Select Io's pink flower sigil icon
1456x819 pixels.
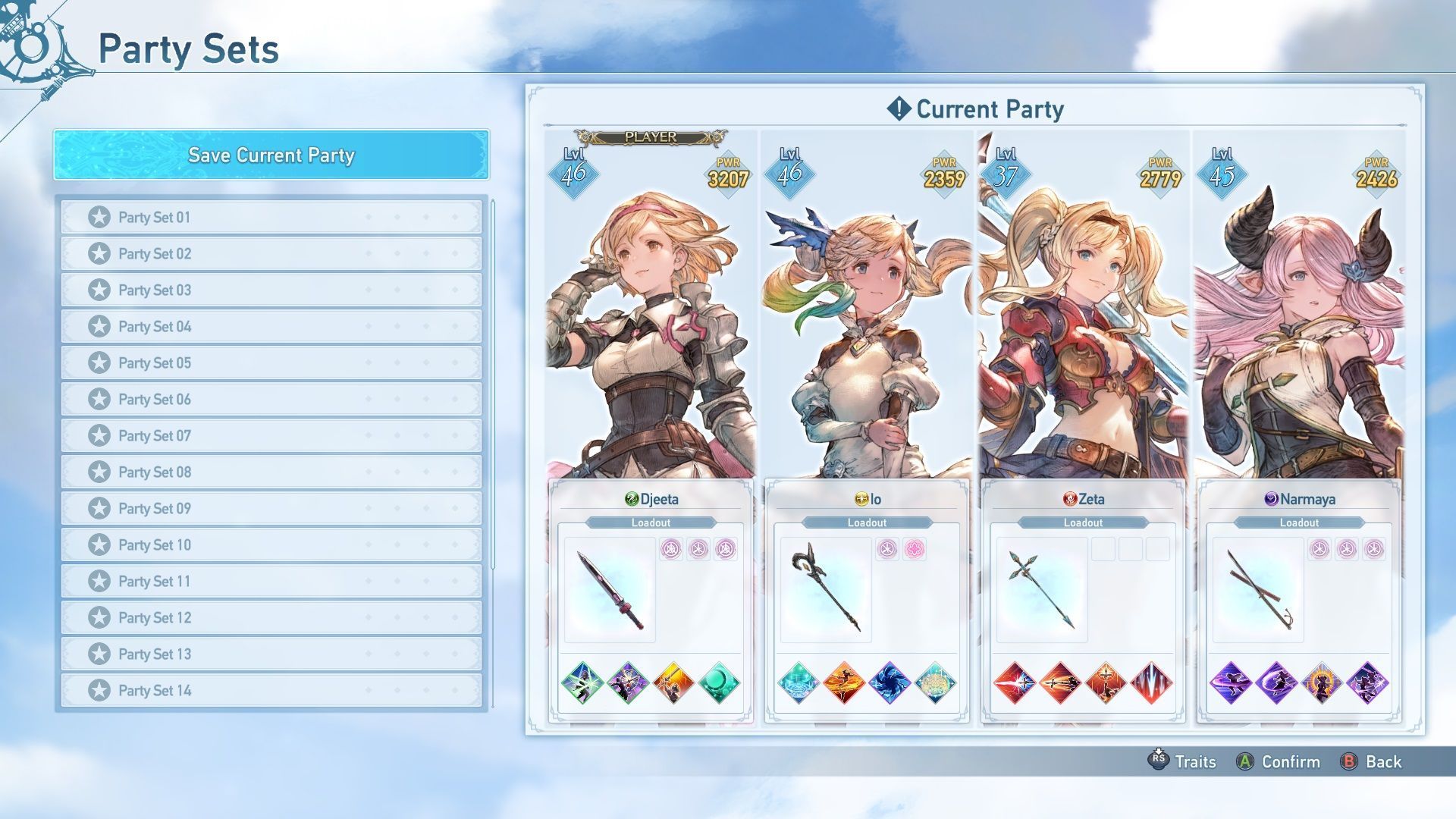click(x=914, y=549)
